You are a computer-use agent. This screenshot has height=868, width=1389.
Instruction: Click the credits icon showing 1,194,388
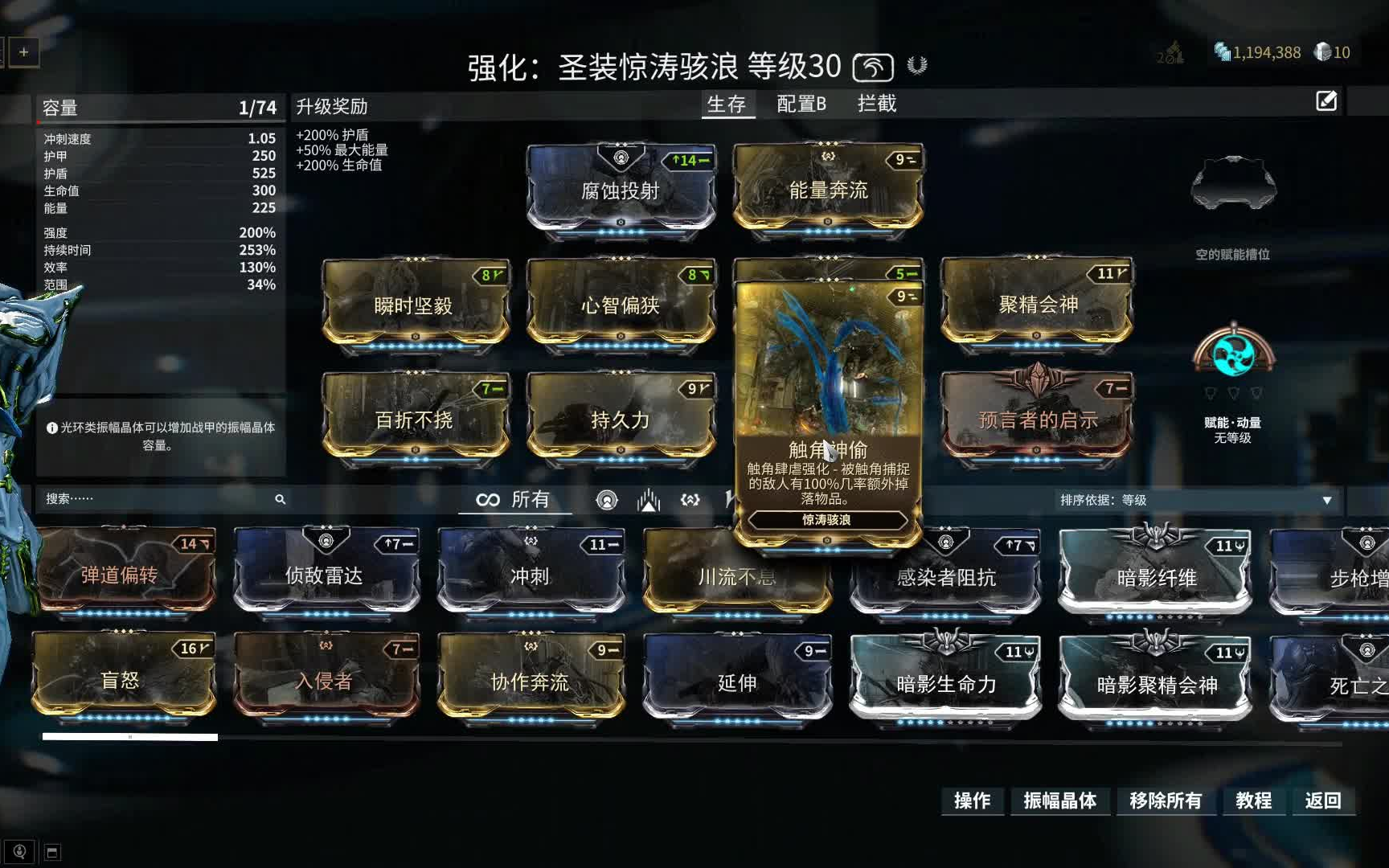pos(1221,52)
